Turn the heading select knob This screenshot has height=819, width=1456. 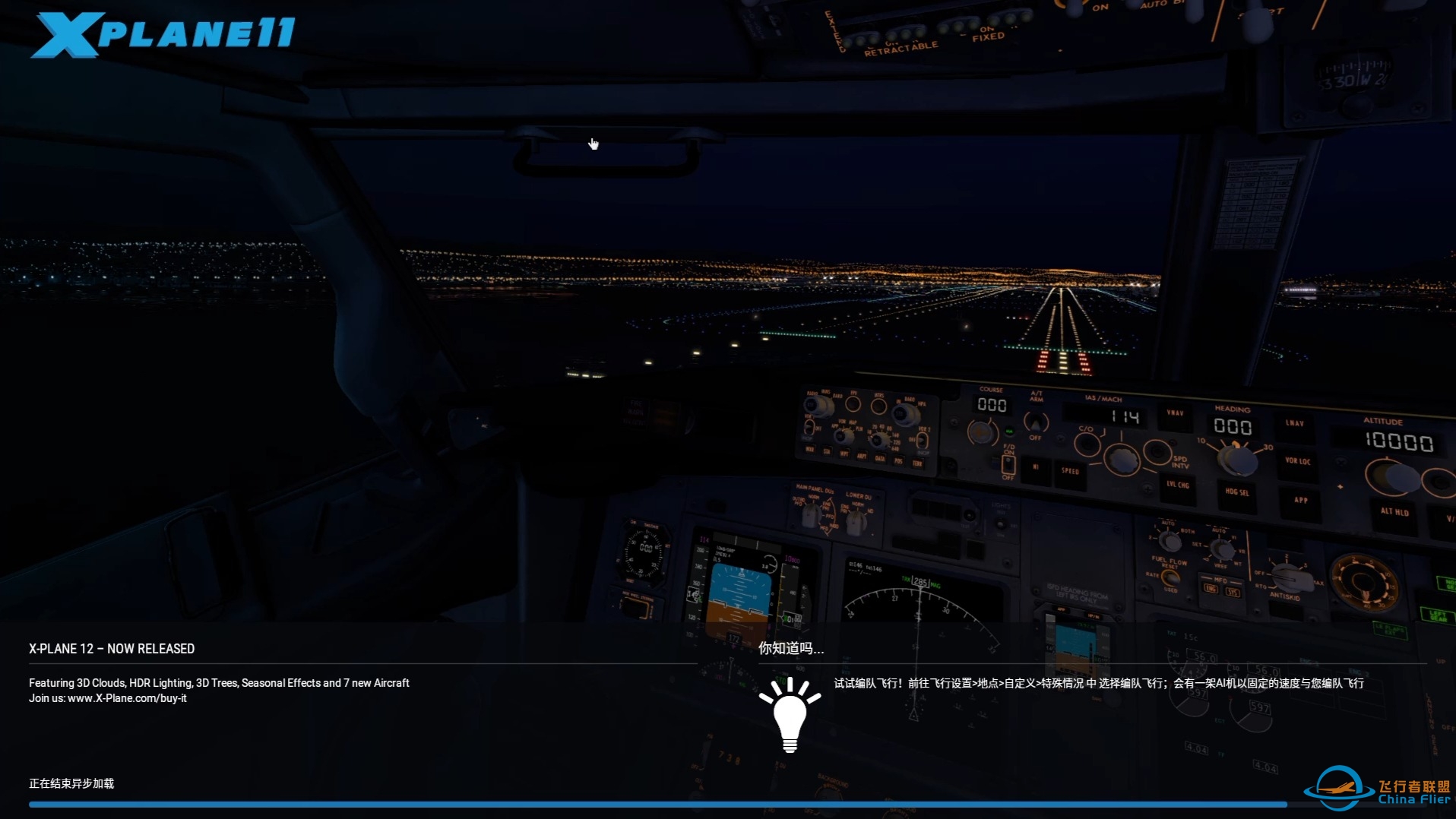tap(1236, 460)
